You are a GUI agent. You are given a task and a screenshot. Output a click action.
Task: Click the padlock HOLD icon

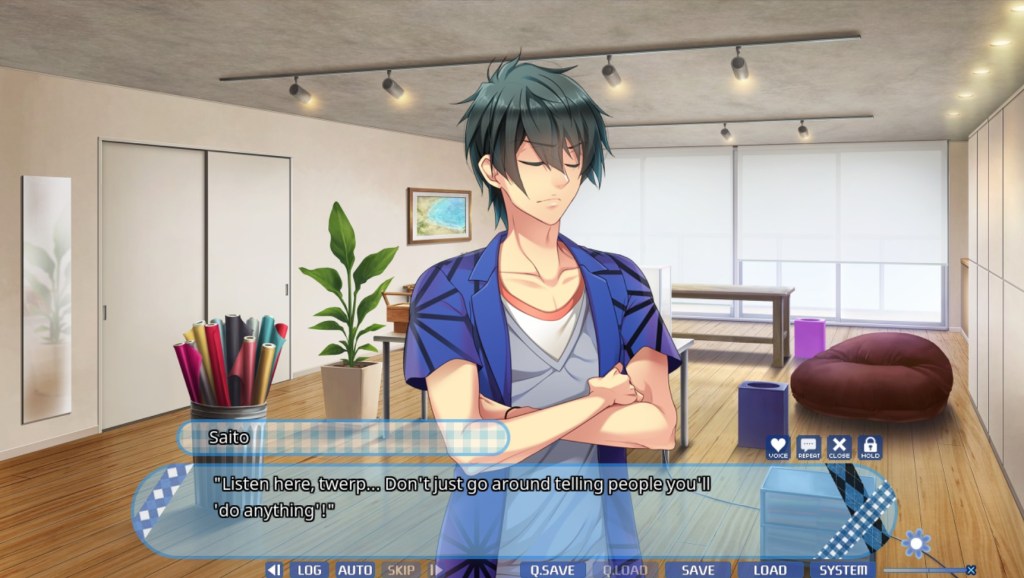(869, 447)
